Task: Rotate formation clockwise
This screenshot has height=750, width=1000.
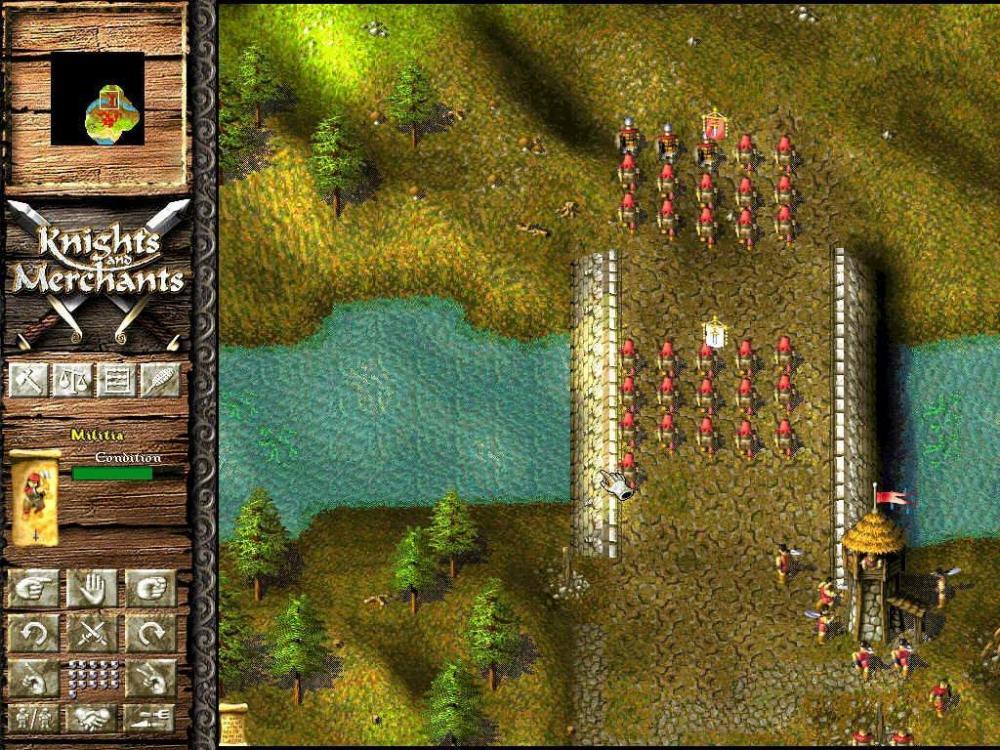Action: [151, 633]
